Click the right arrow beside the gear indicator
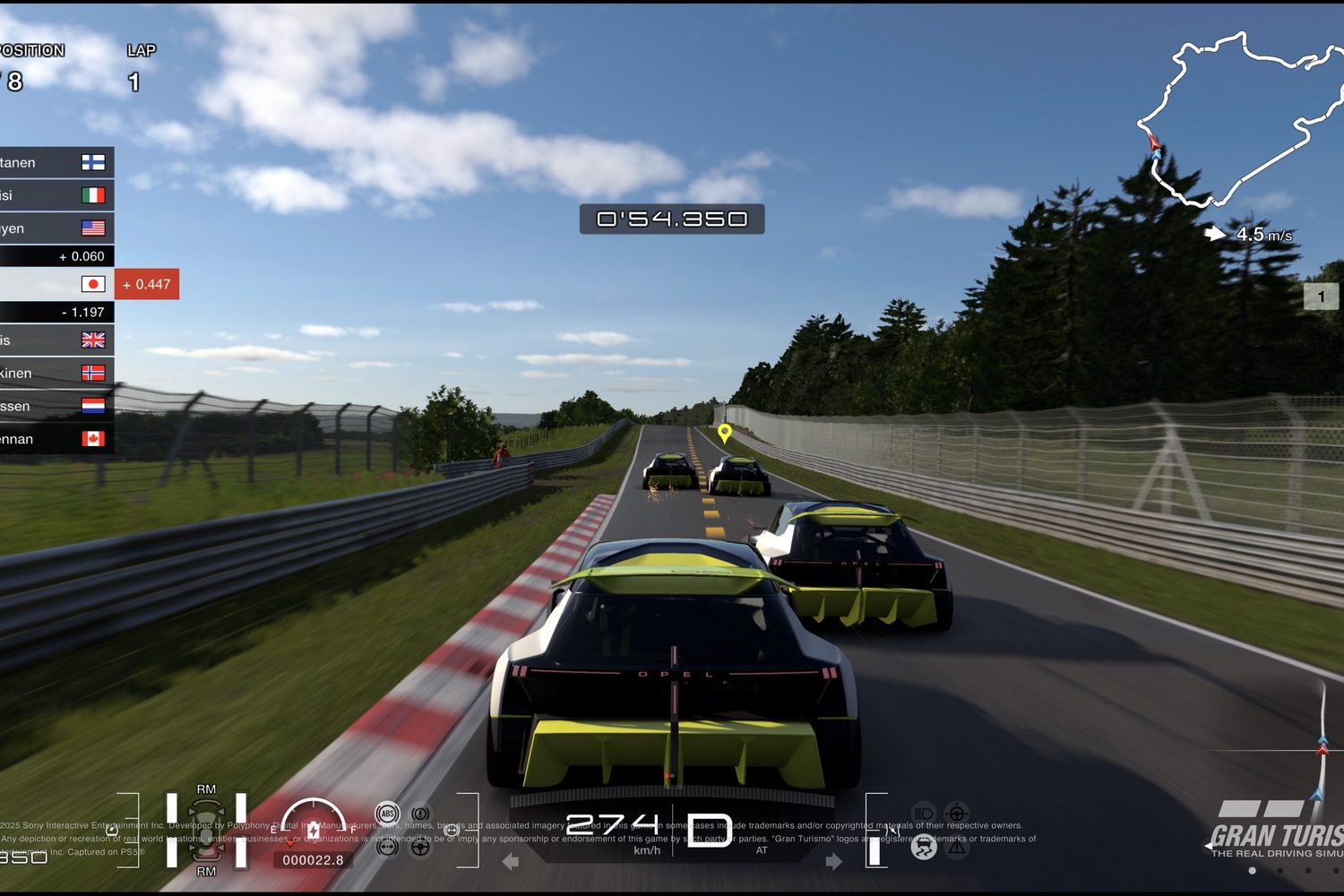The width and height of the screenshot is (1344, 896). click(833, 862)
